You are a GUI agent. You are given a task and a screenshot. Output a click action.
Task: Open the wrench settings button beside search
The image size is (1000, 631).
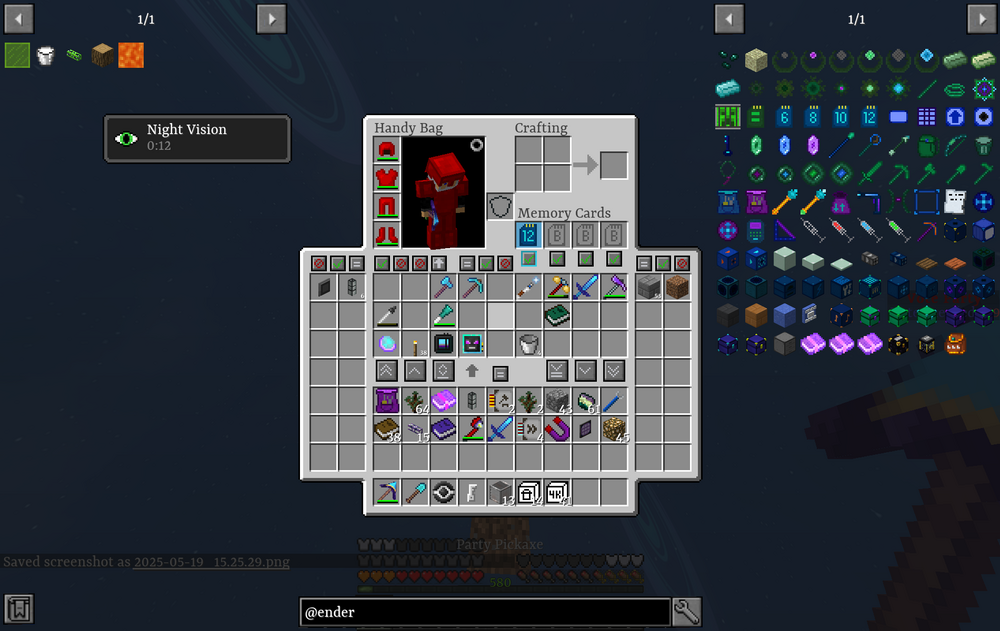tap(686, 612)
